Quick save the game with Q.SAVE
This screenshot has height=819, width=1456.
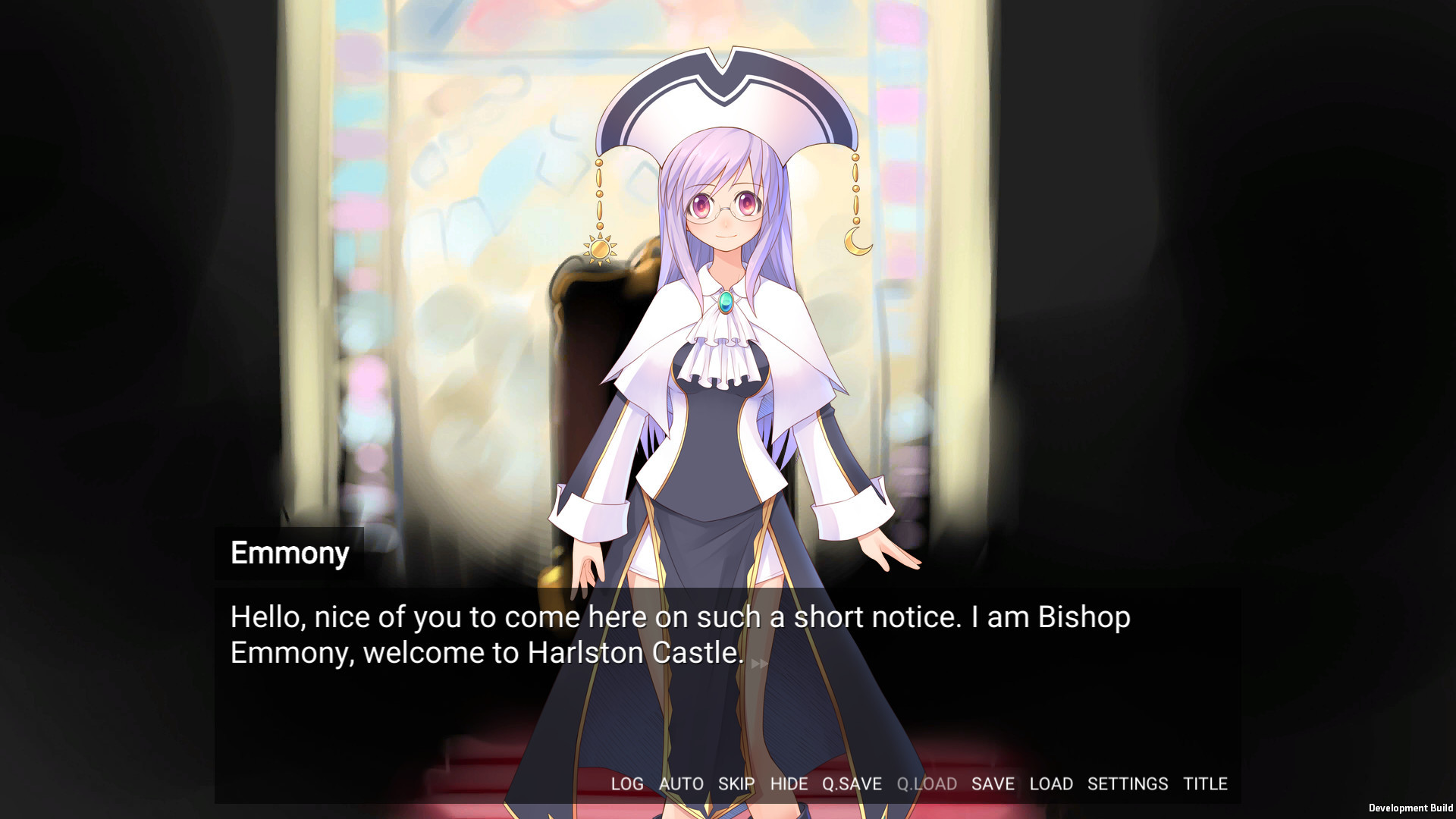click(853, 784)
